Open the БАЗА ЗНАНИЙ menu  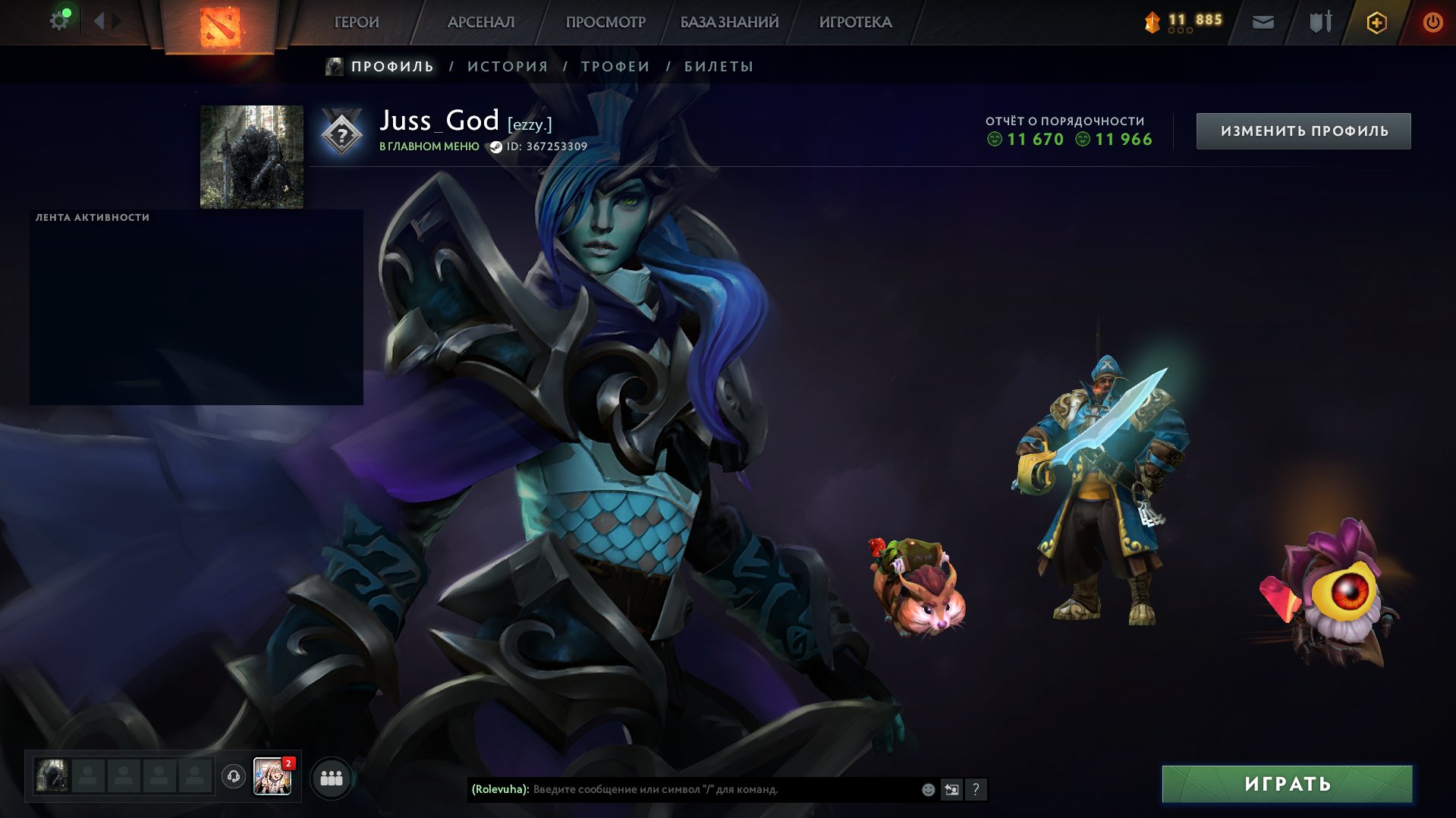point(729,23)
